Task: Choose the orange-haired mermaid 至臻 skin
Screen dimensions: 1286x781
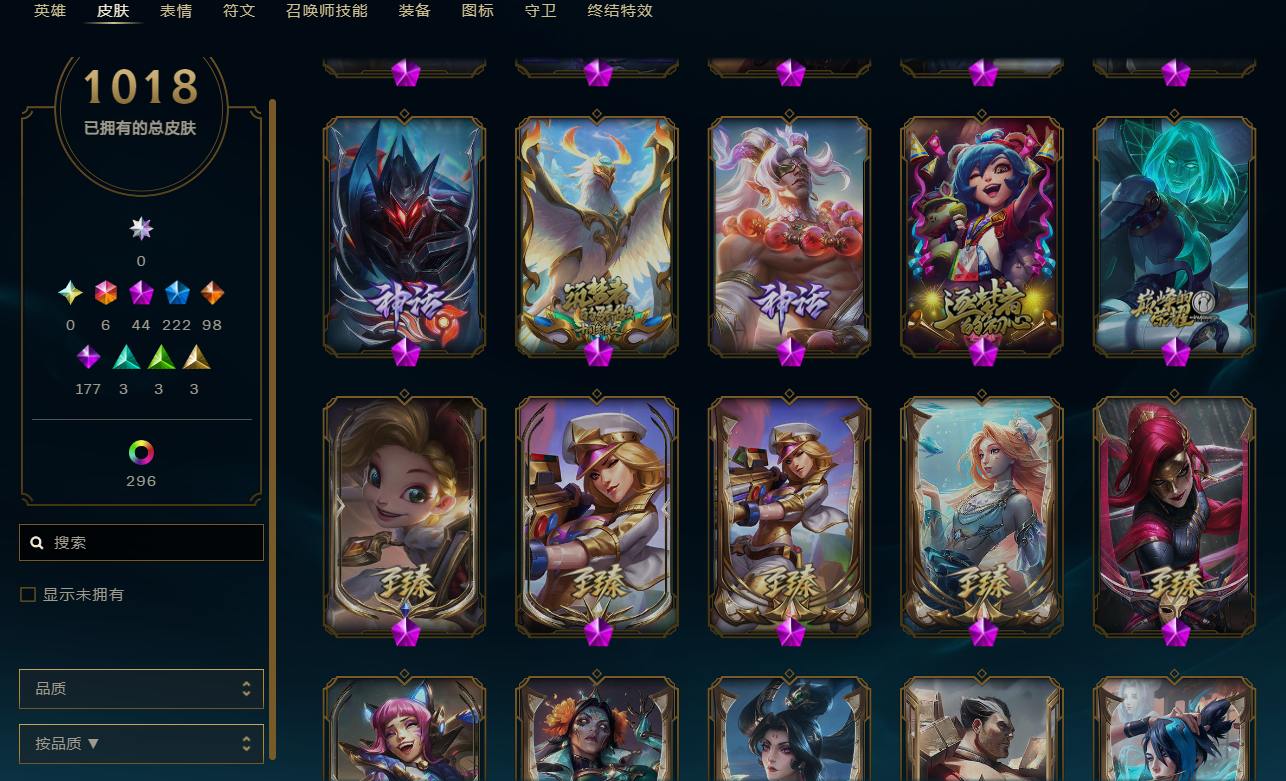Action: [982, 515]
